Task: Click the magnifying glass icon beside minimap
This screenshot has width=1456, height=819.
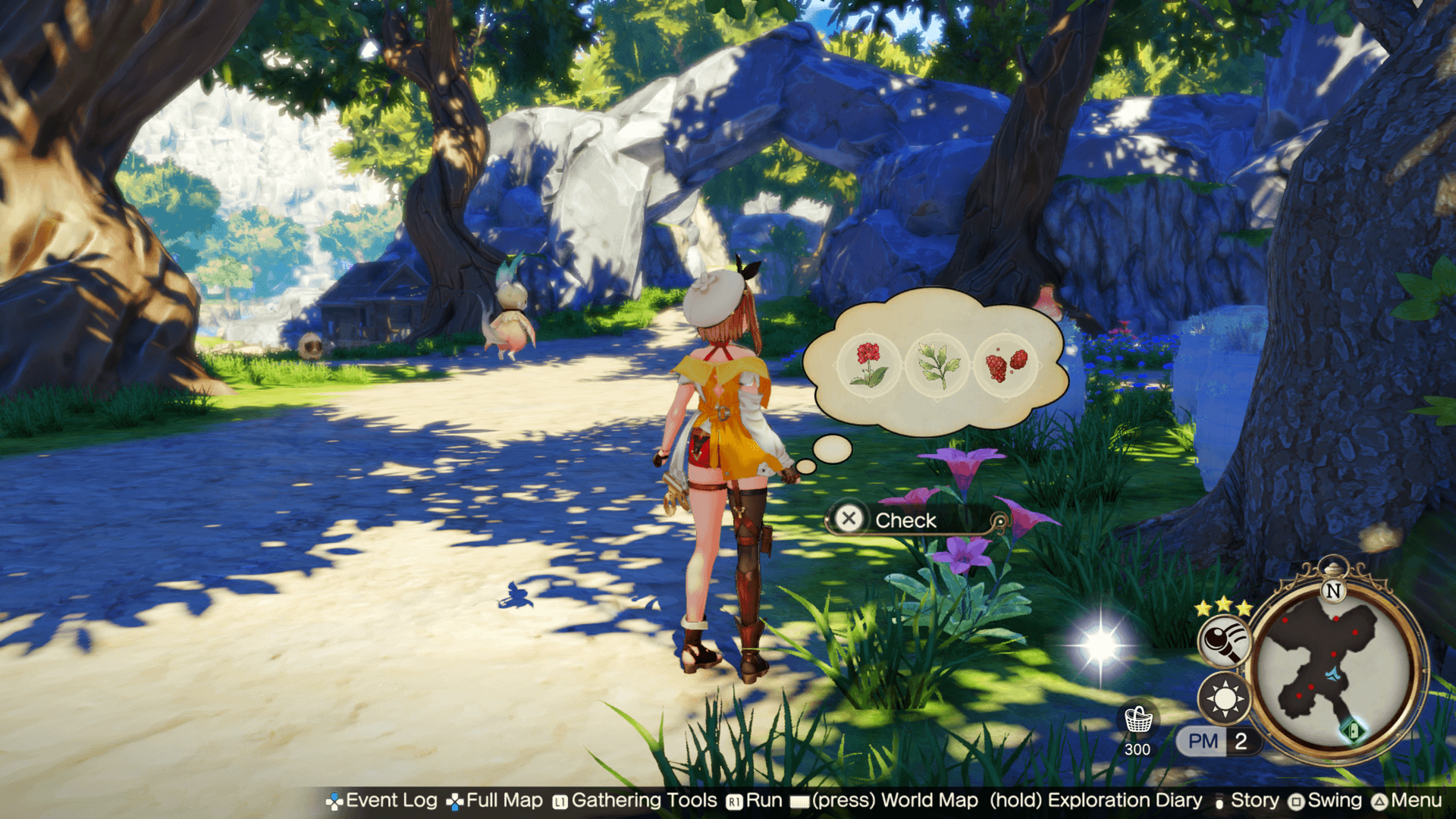Action: coord(1222,641)
